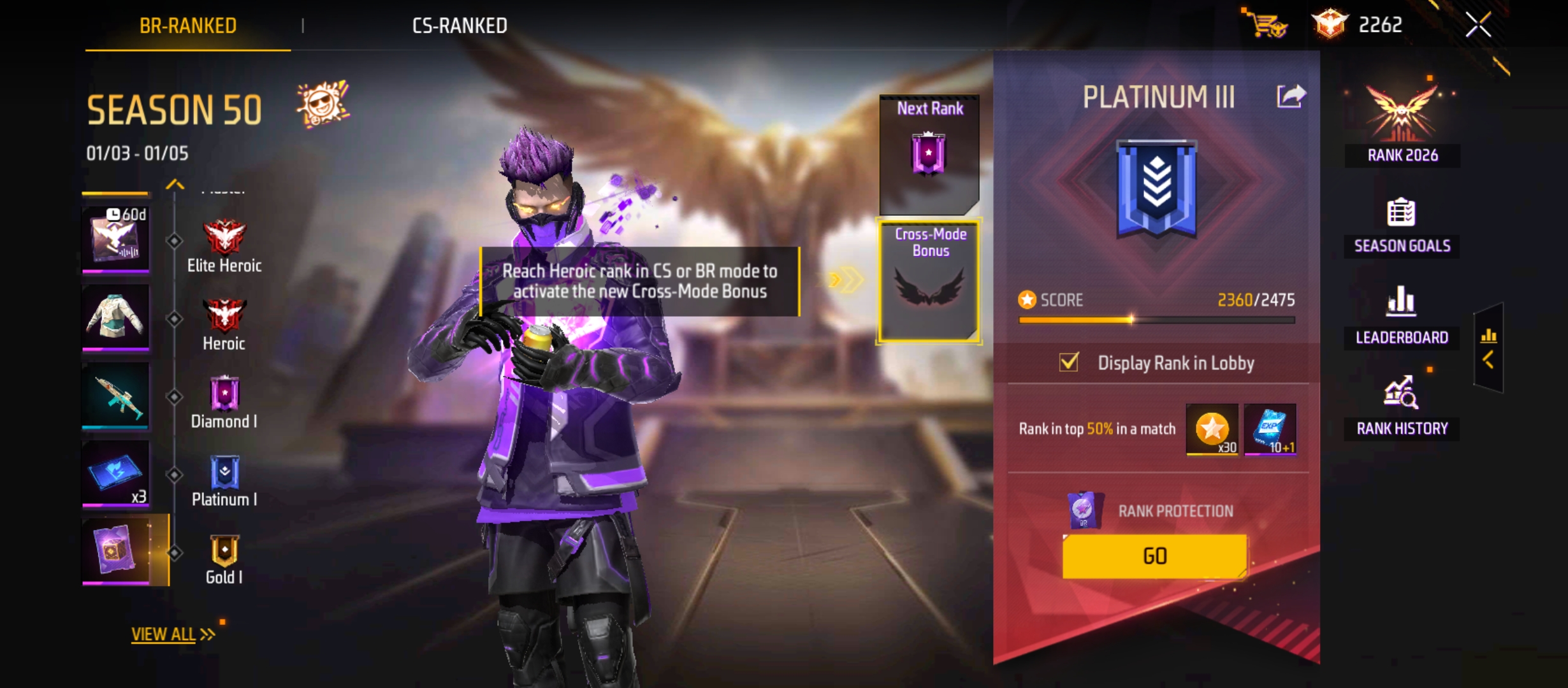Select the BR-RANKED tab
Viewport: 1568px width, 688px height.
(188, 25)
